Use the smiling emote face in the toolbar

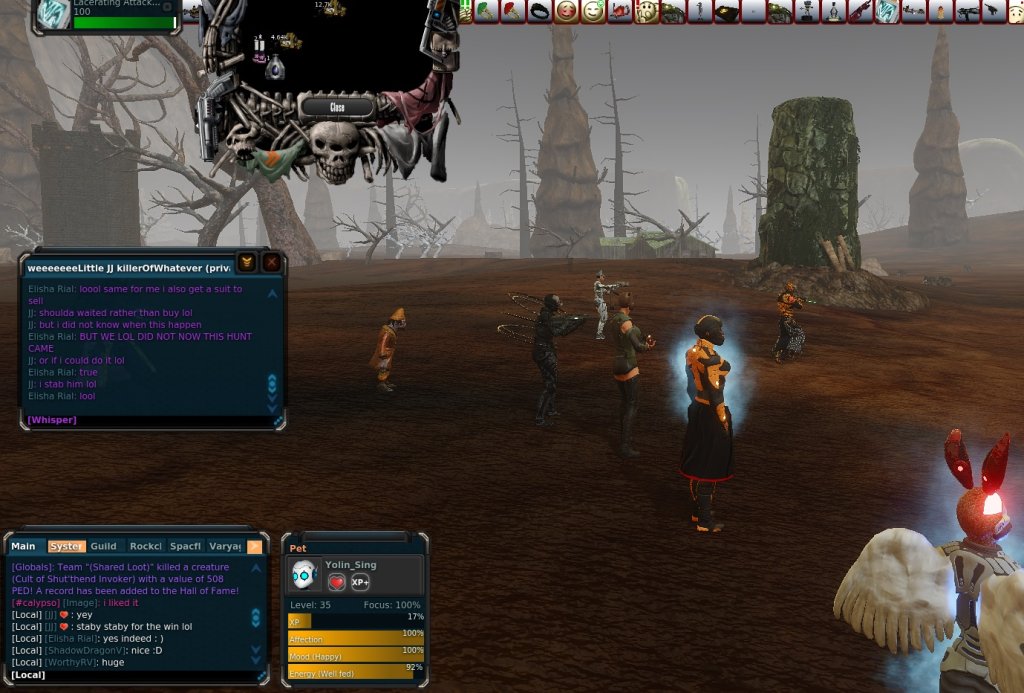pos(593,12)
